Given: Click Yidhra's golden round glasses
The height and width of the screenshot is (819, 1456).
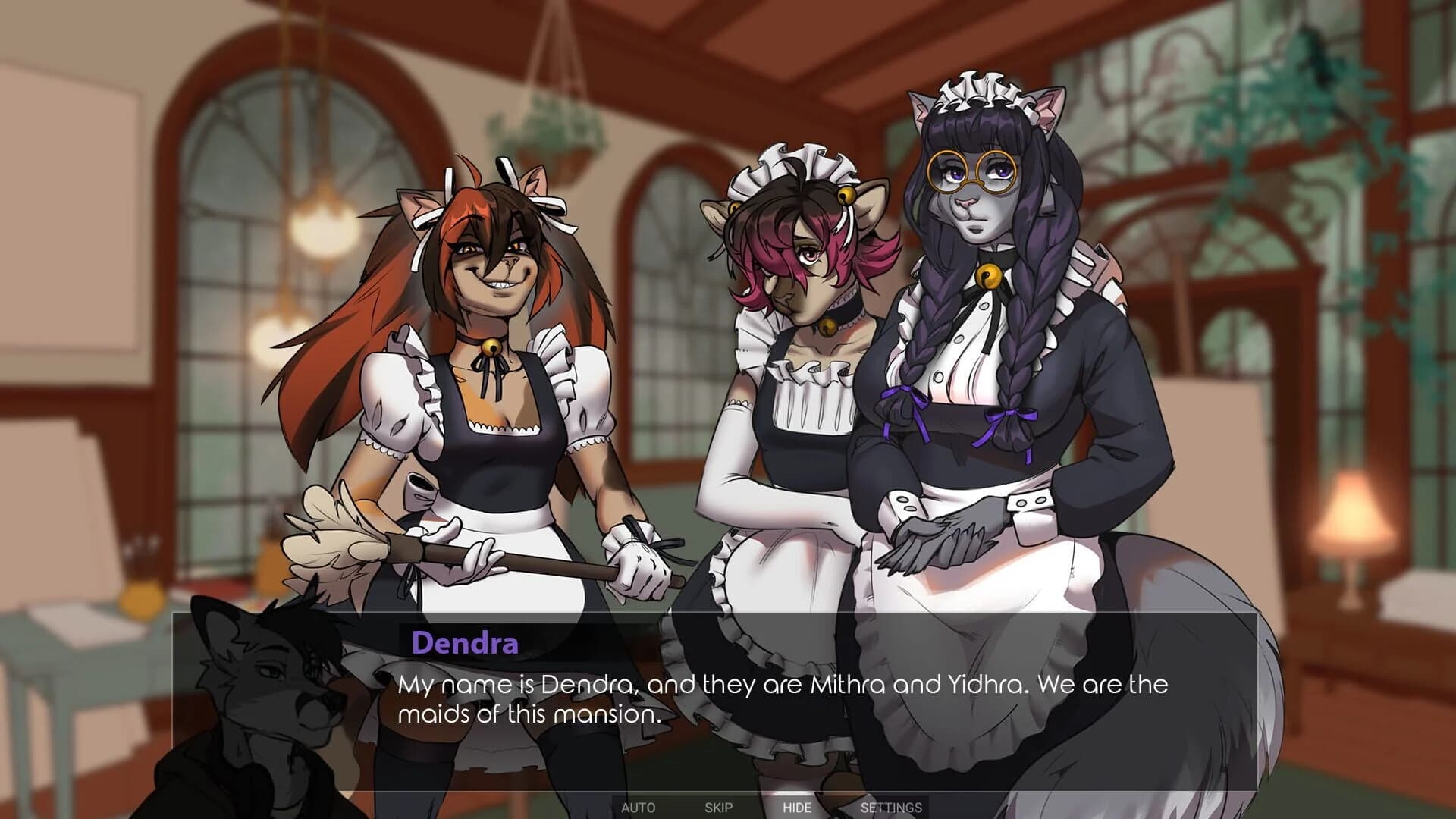Looking at the screenshot, I should (x=971, y=170).
